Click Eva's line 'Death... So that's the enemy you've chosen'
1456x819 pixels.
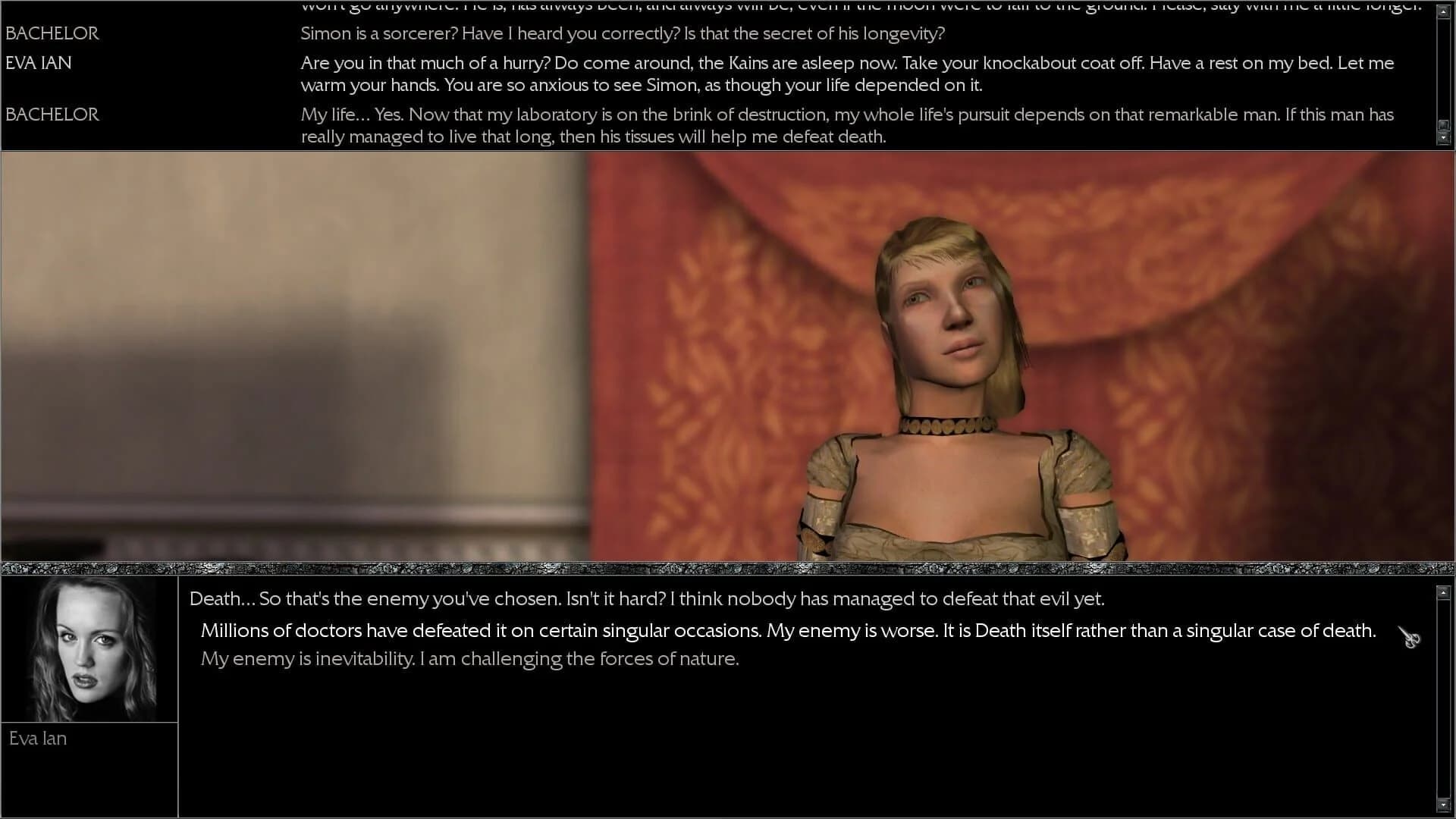(x=646, y=598)
